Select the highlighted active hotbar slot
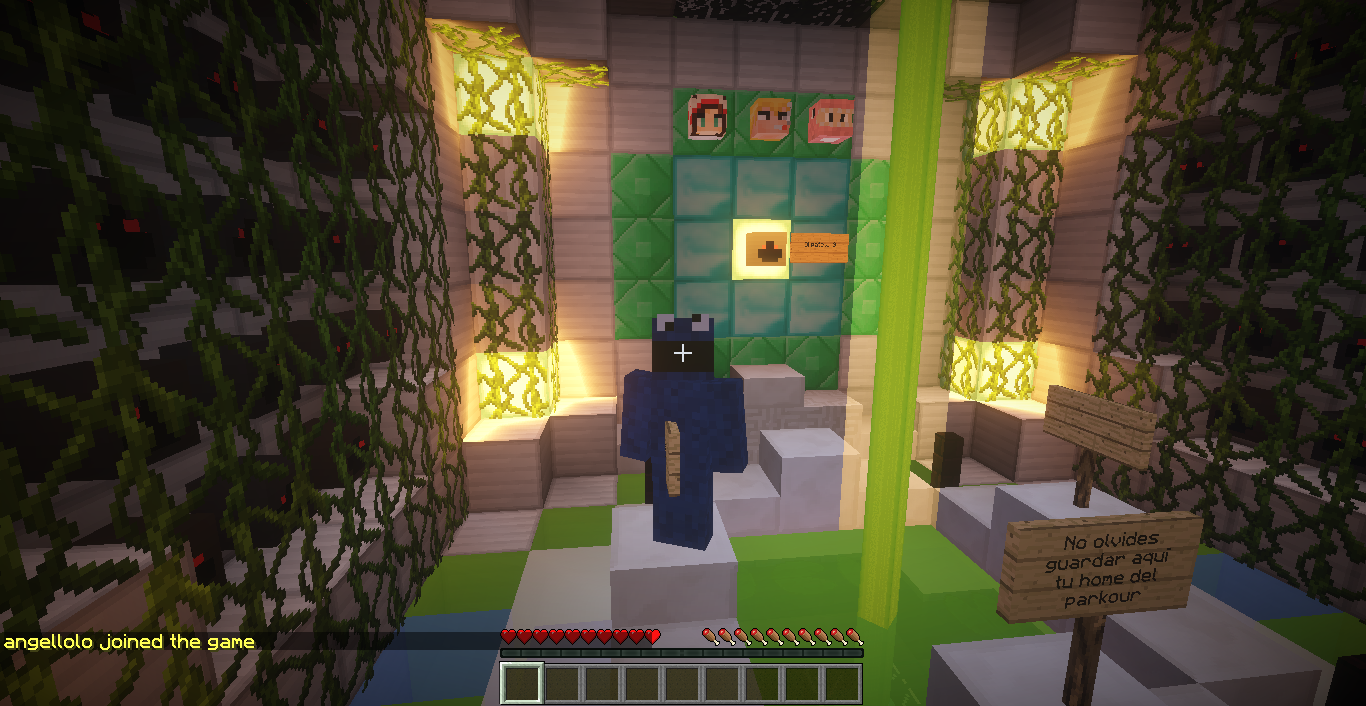 (522, 683)
